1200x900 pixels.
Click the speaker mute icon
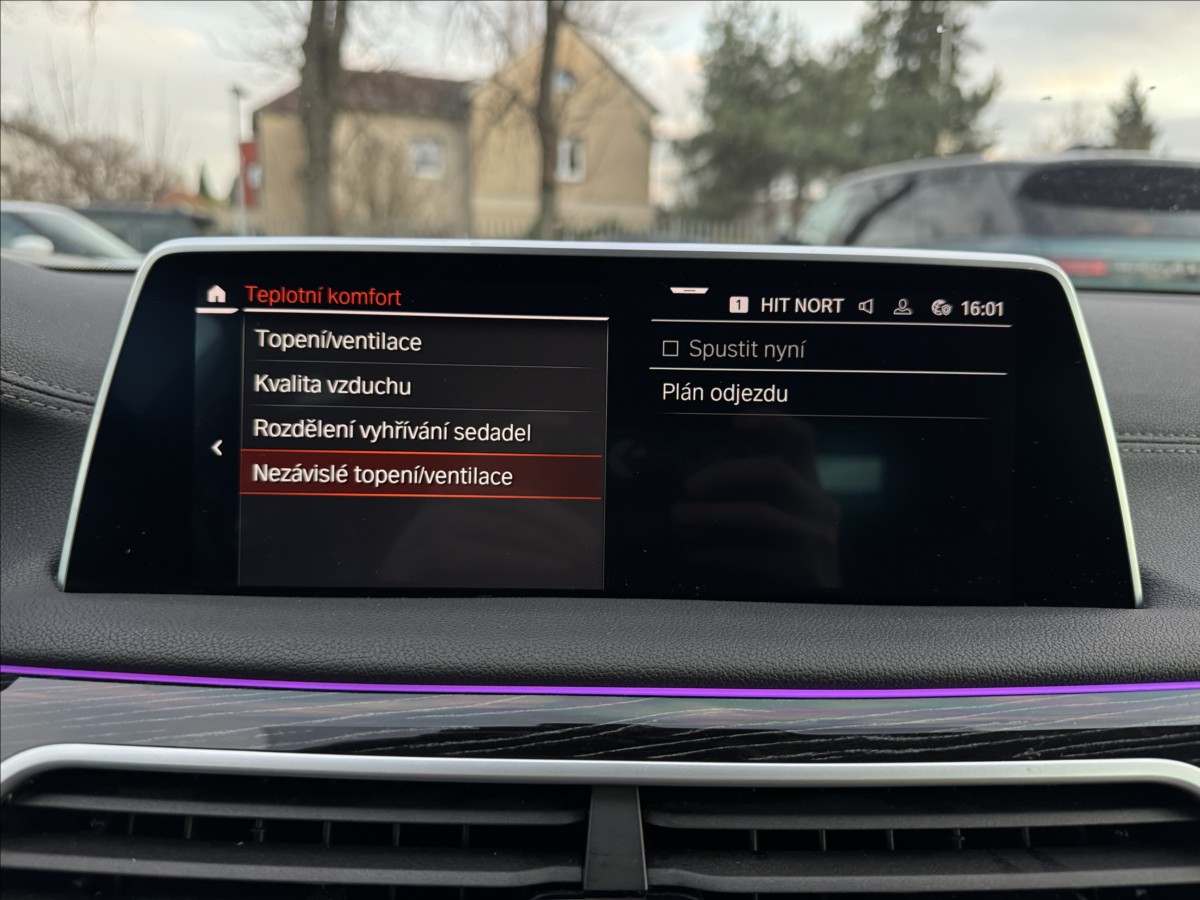coord(866,307)
